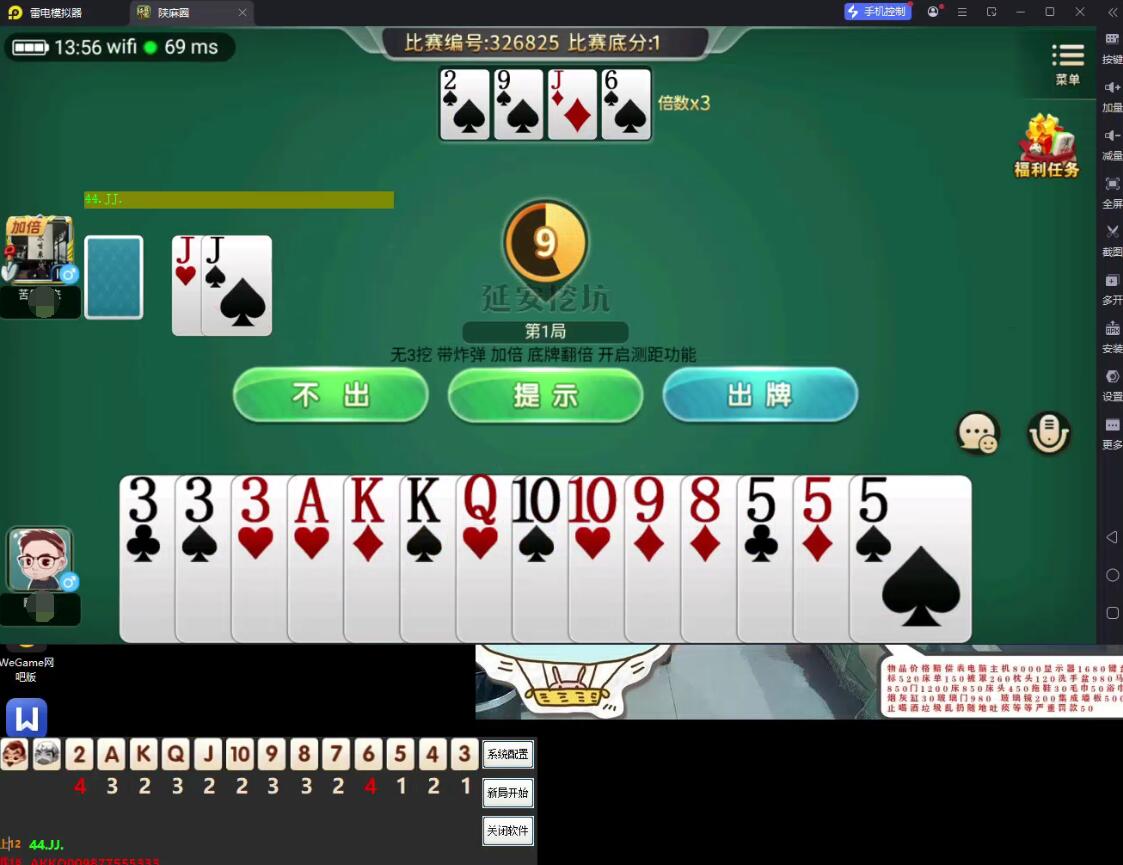Ask for a hint with 提示
This screenshot has height=865, width=1123.
pos(545,395)
